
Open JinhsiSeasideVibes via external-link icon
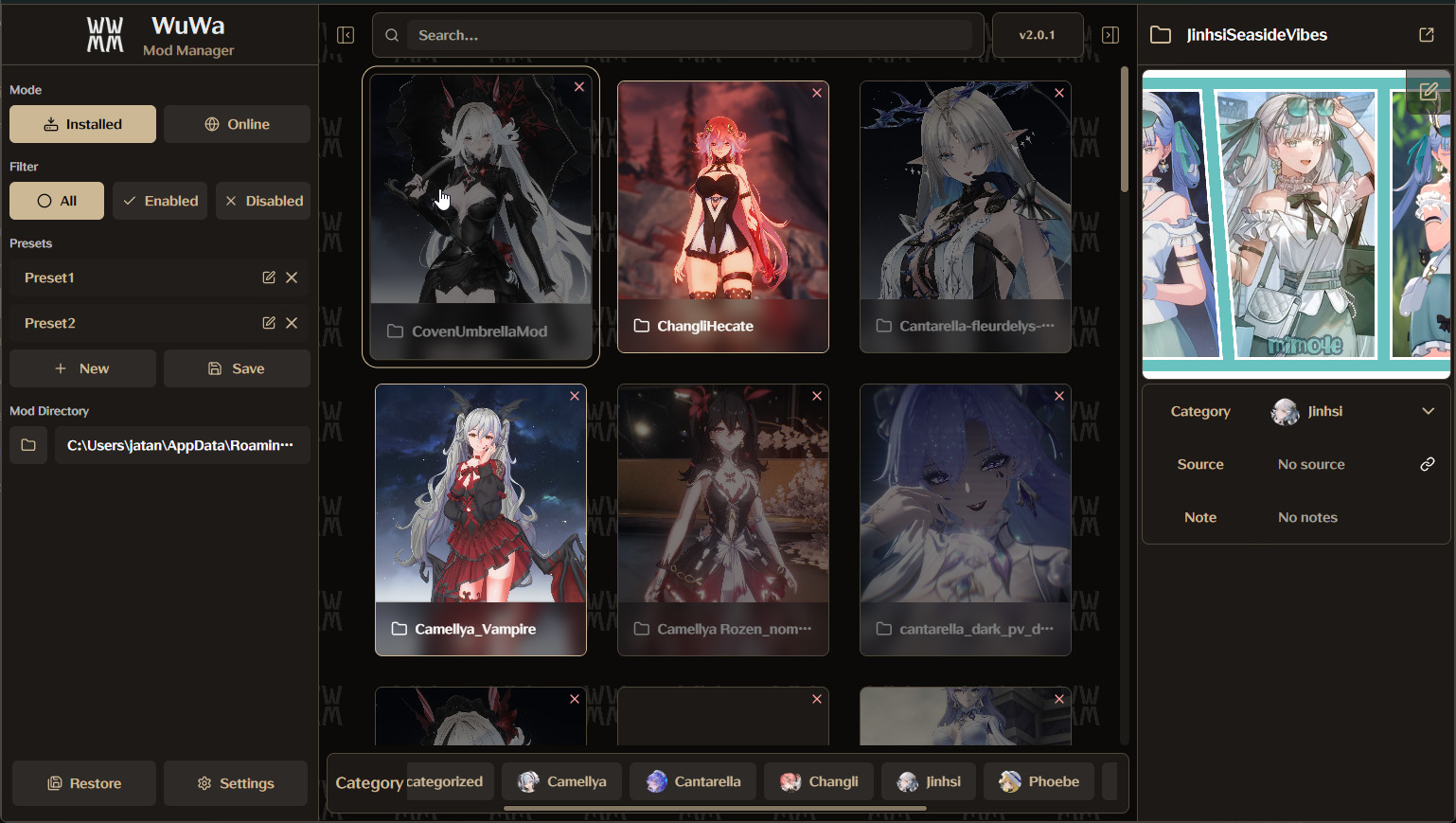pos(1426,34)
